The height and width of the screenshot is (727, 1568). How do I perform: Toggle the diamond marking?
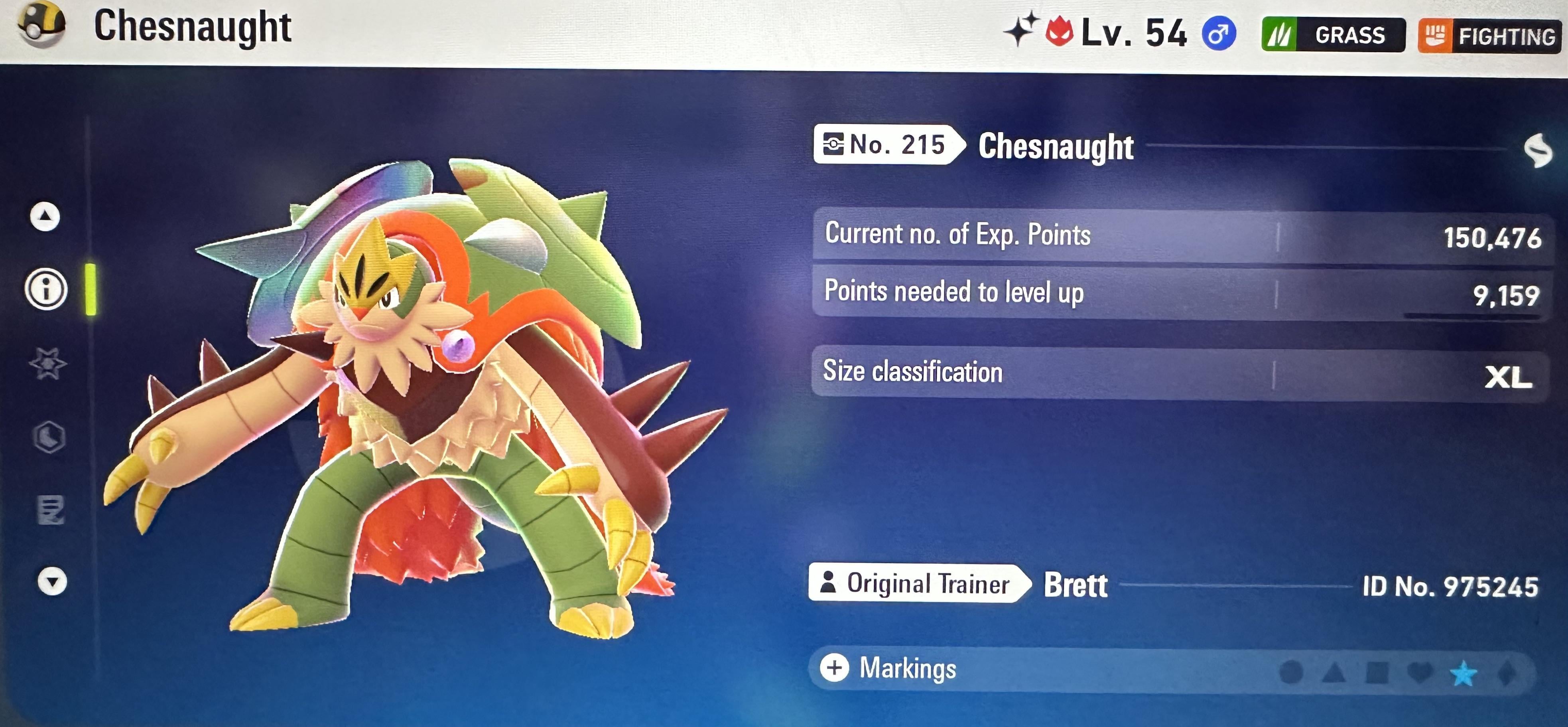(x=1507, y=674)
